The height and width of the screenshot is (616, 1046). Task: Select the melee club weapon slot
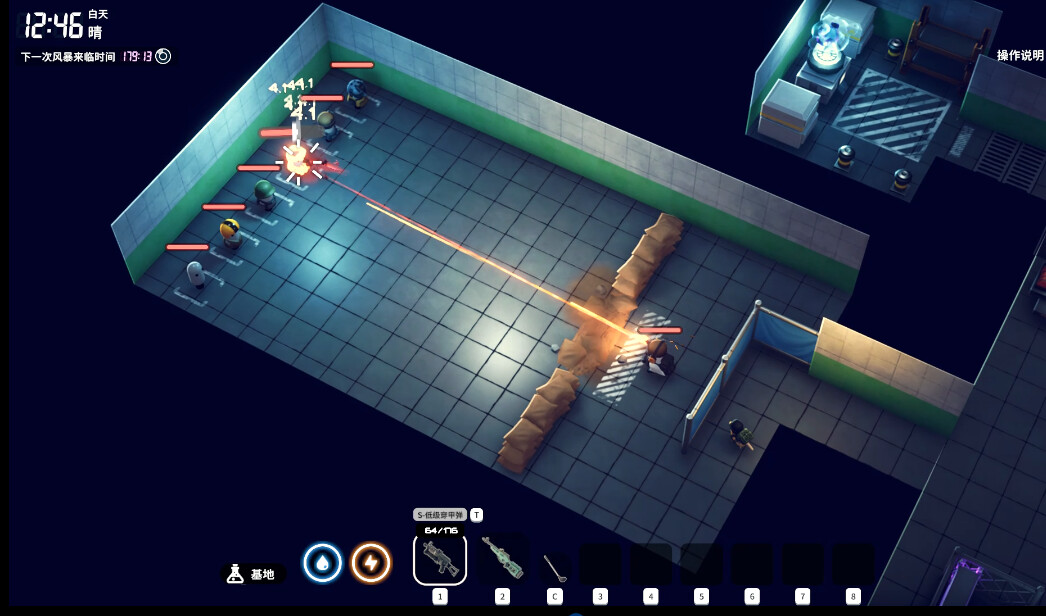554,566
